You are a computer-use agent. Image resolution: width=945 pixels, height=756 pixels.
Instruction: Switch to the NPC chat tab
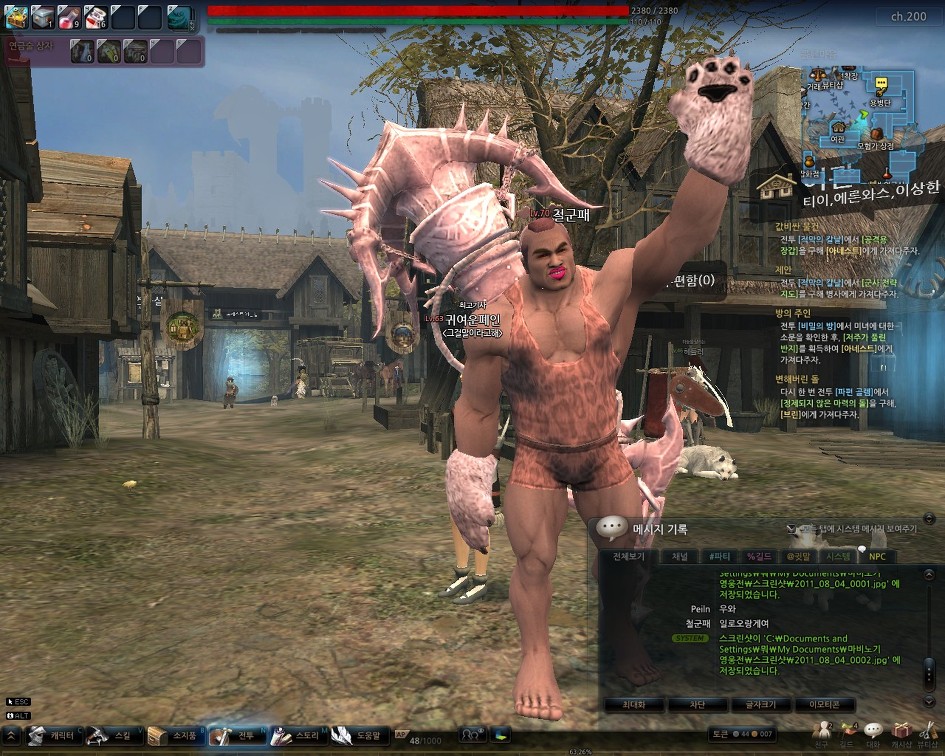point(877,556)
